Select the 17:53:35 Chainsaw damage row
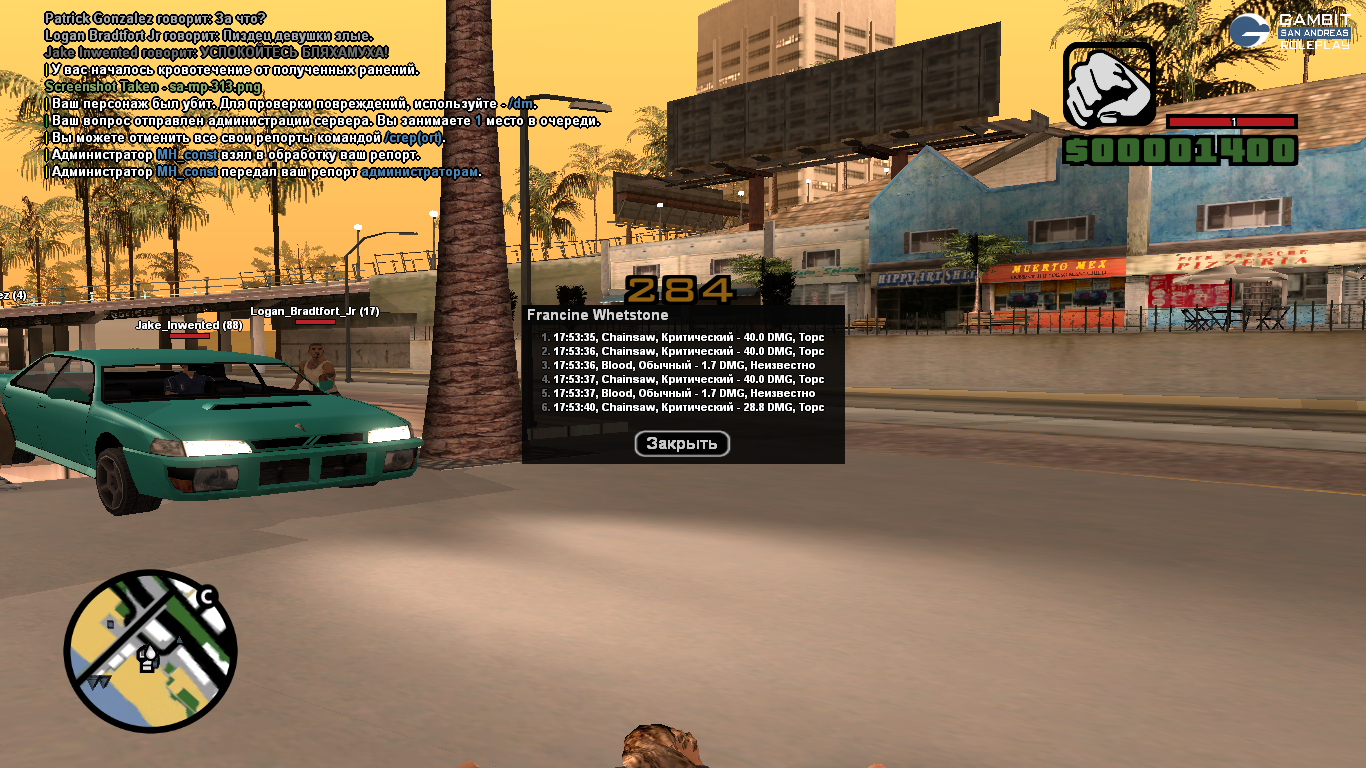Image resolution: width=1366 pixels, height=768 pixels. (683, 337)
